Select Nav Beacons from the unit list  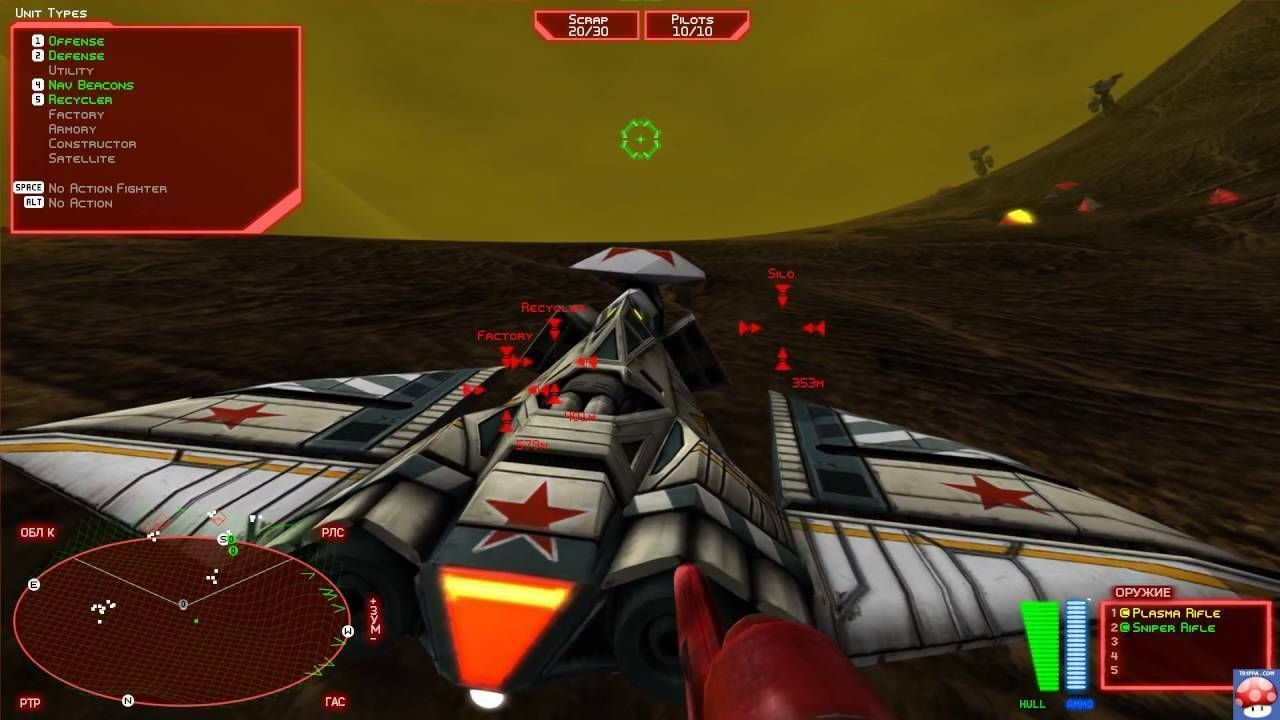pyautogui.click(x=91, y=85)
